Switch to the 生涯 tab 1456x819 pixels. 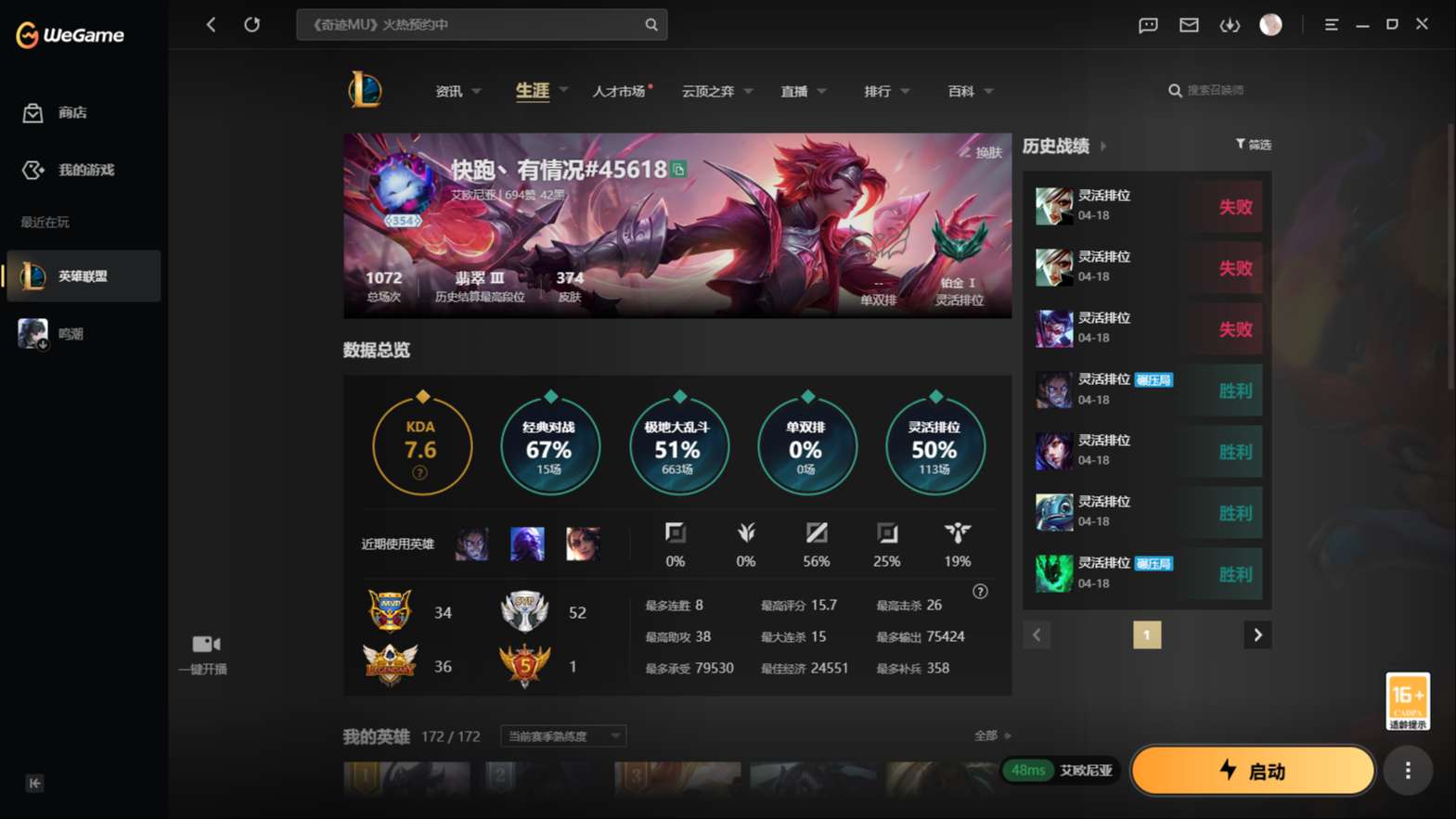point(530,90)
